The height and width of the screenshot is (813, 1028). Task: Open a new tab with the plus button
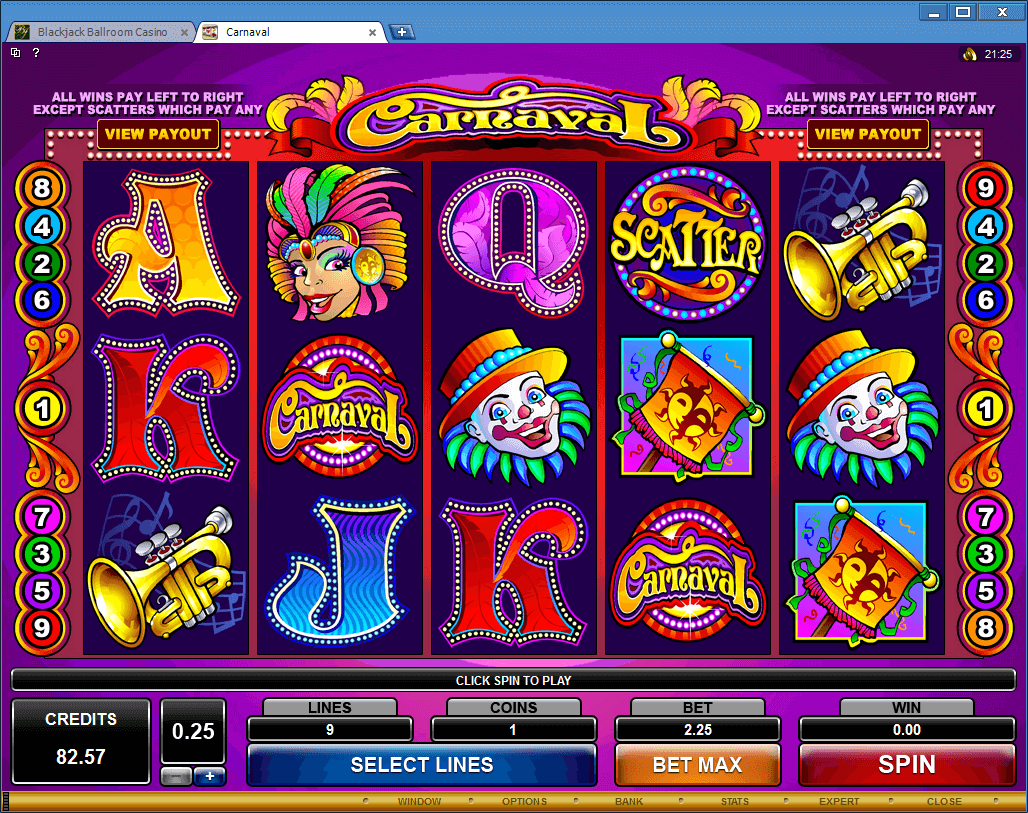coord(402,32)
